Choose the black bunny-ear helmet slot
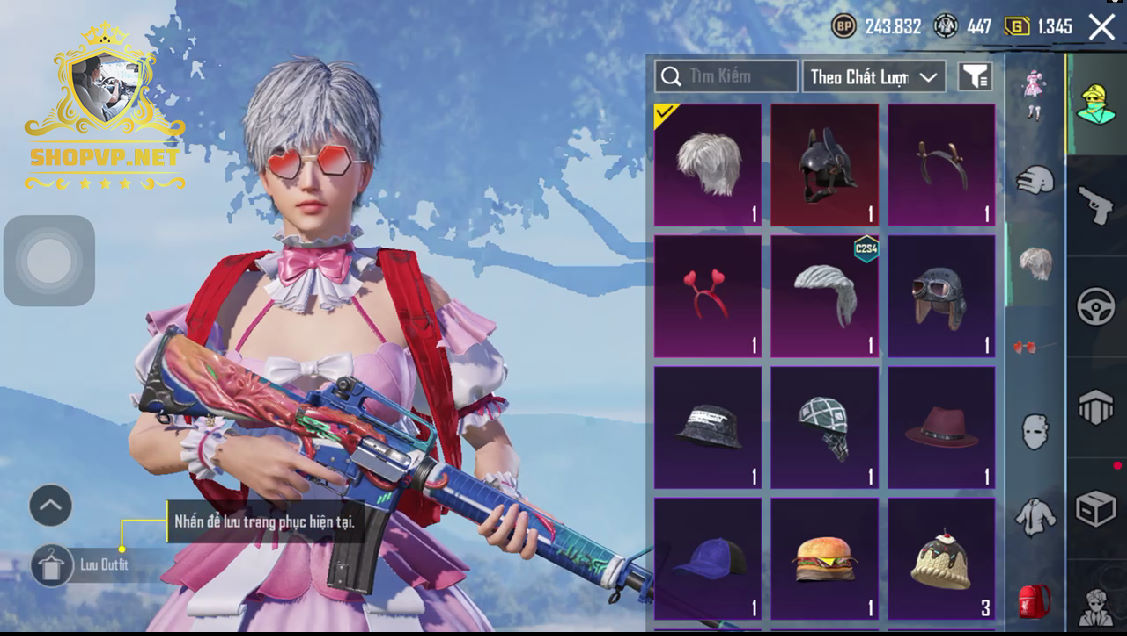 825,164
